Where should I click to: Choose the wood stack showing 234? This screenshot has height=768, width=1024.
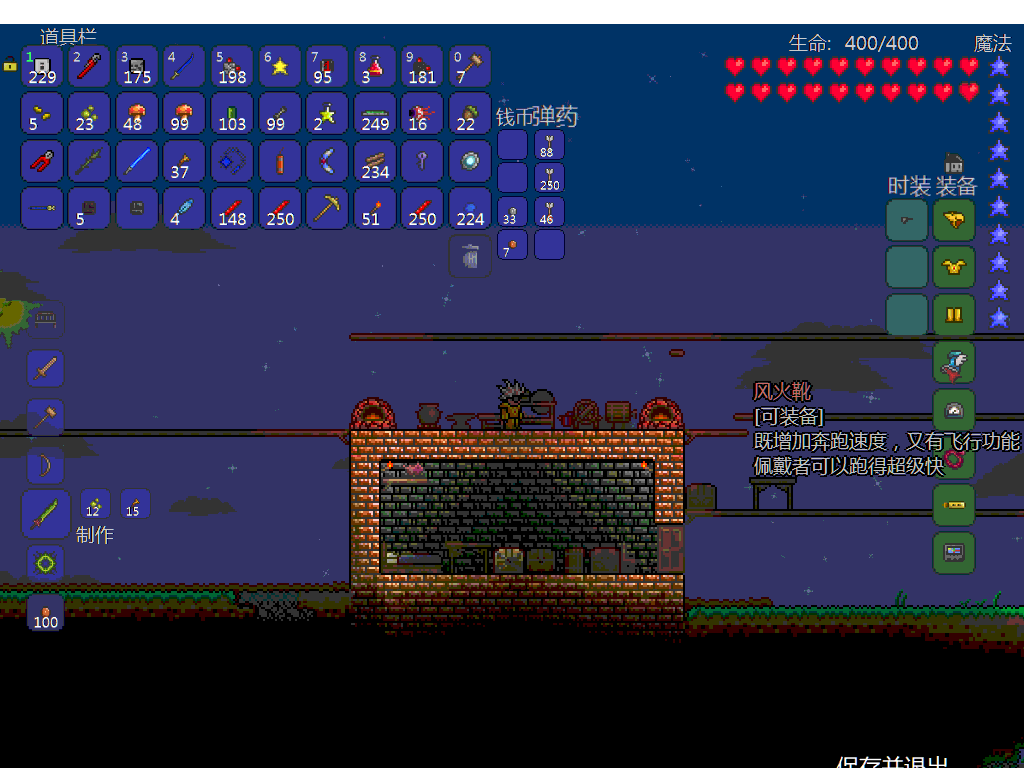pyautogui.click(x=375, y=161)
